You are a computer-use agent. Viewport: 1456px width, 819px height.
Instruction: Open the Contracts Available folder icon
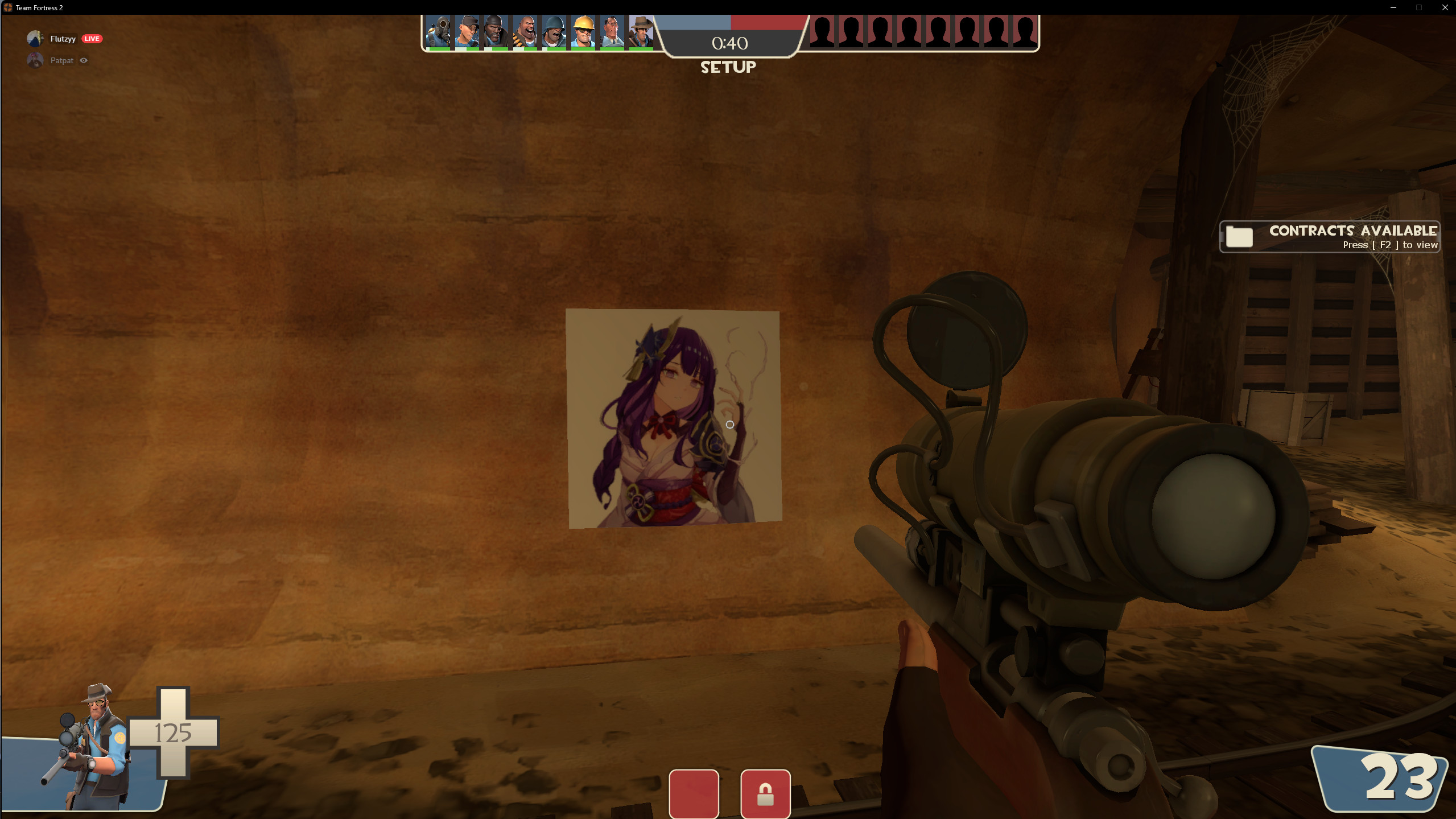pos(1240,237)
